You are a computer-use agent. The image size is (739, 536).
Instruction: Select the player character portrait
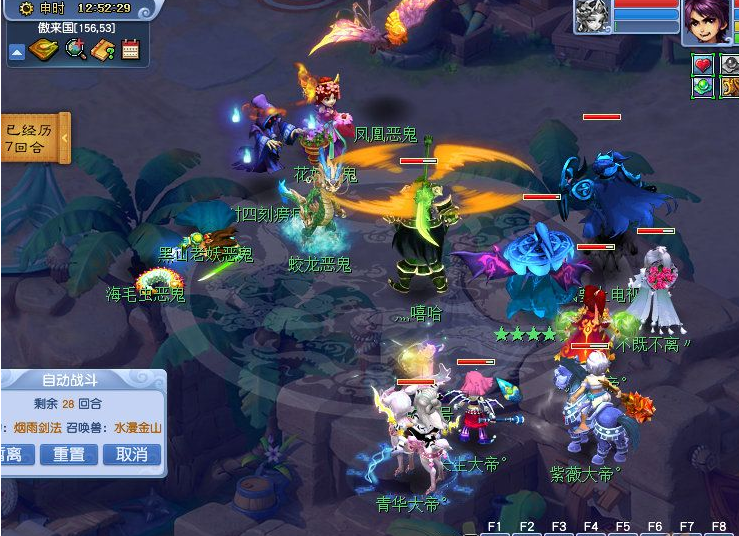click(x=706, y=21)
